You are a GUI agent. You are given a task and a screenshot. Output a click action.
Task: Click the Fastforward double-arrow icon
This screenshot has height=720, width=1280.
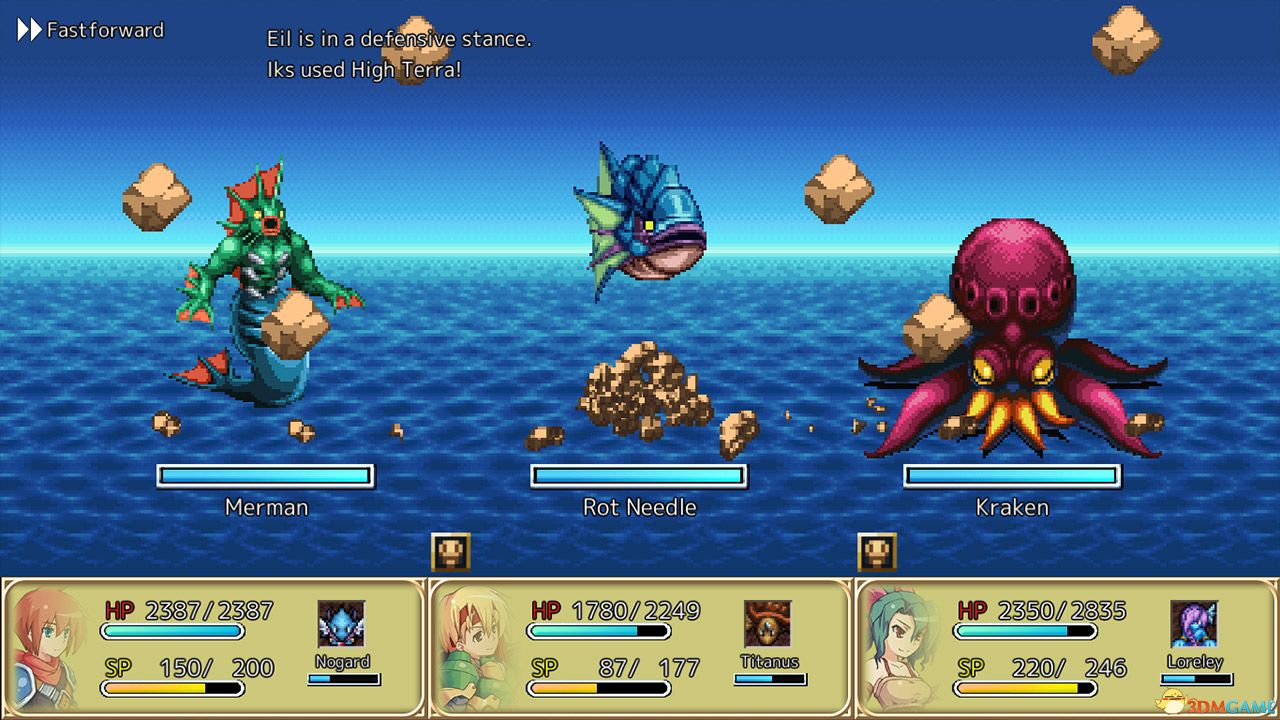point(27,29)
